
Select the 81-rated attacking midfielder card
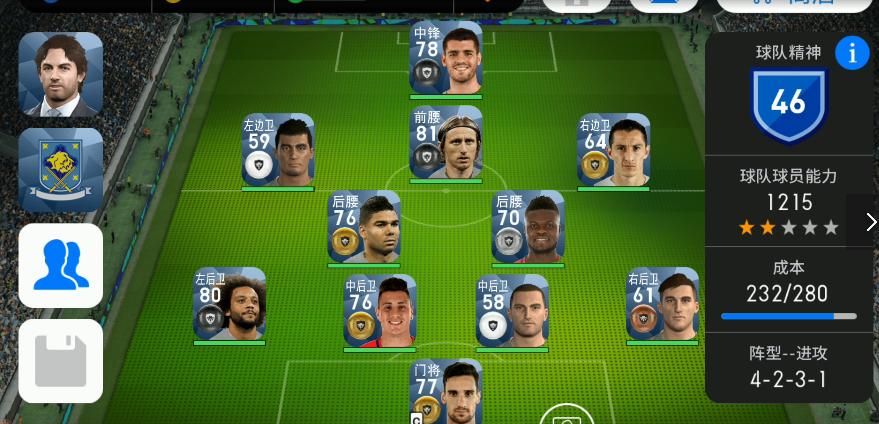point(445,143)
